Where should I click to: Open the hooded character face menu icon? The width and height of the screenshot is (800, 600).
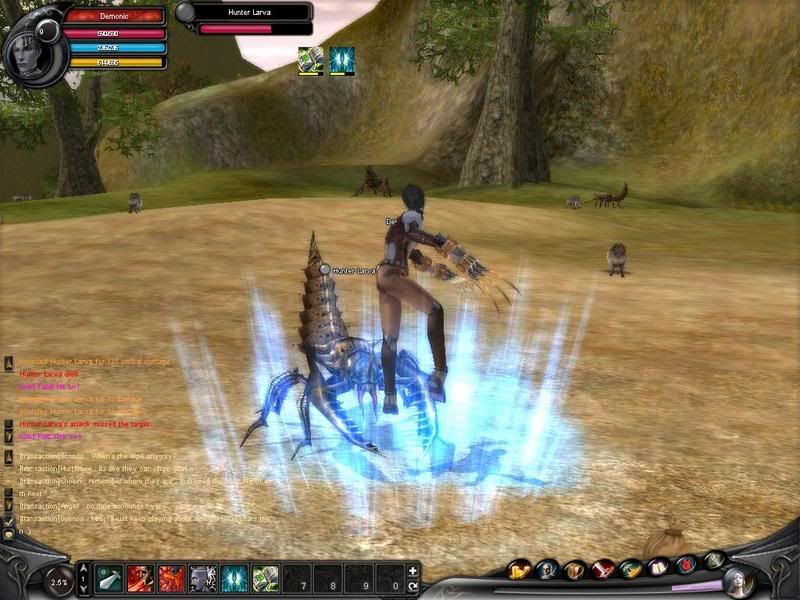tap(547, 569)
